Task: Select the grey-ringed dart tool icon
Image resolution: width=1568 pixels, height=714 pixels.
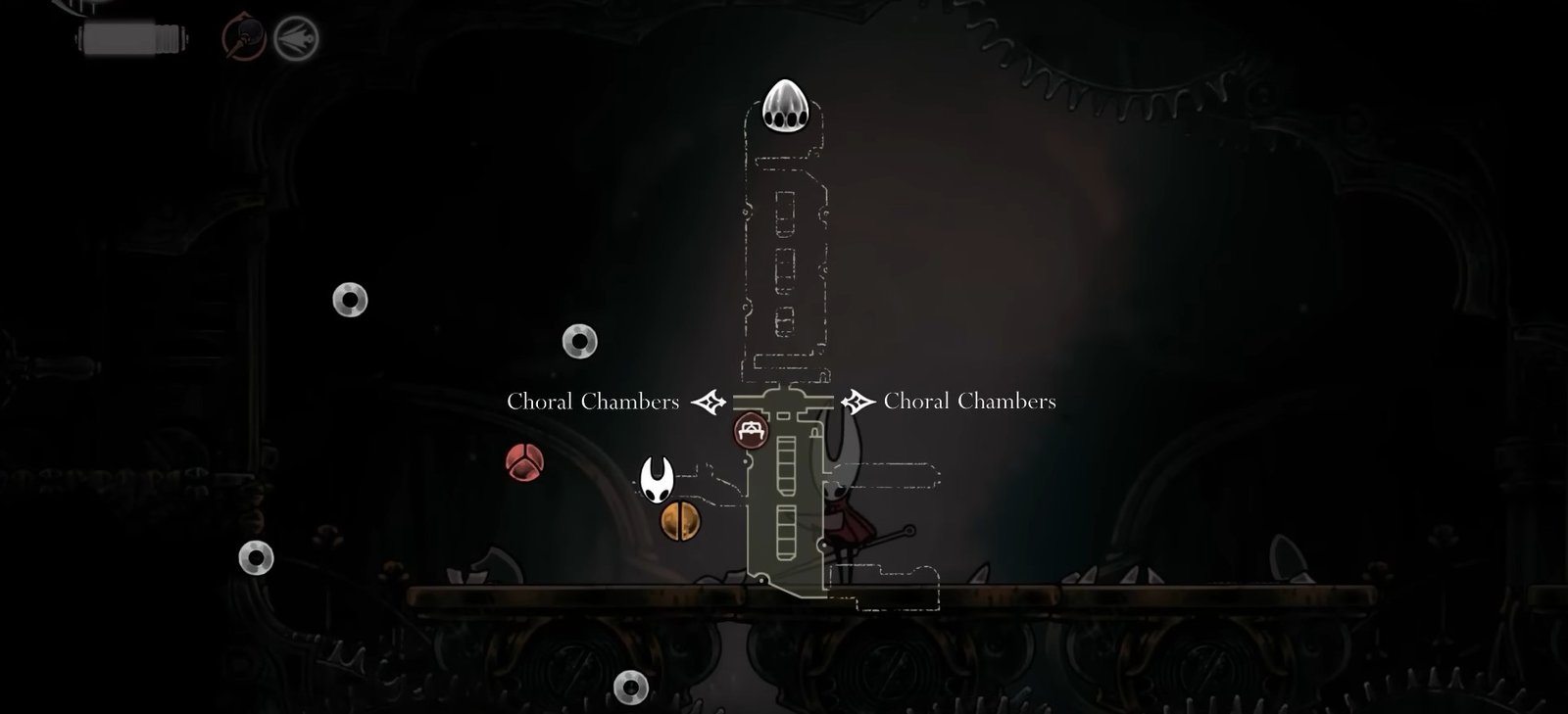Action: coord(296,38)
